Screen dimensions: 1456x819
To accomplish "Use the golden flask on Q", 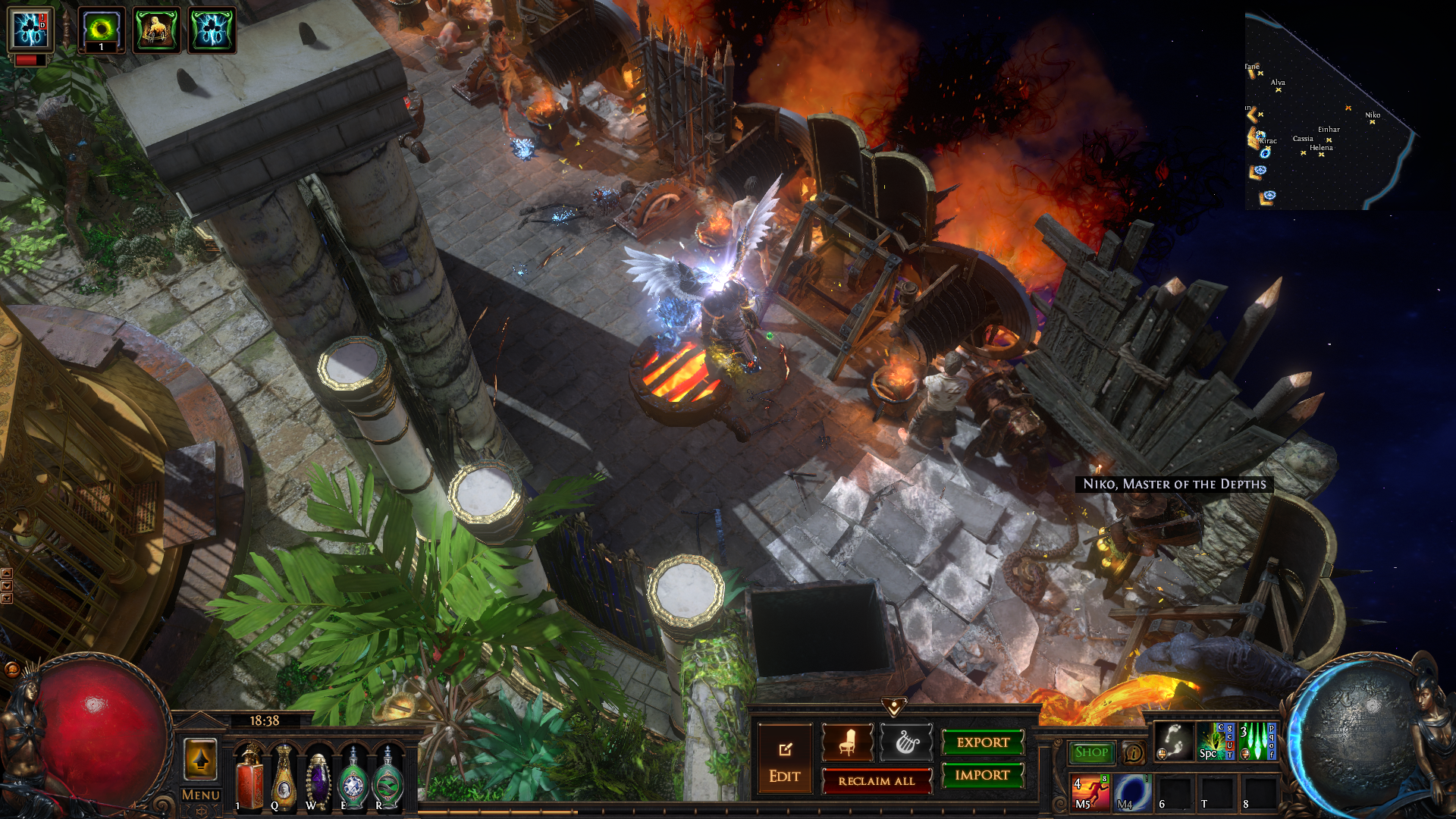I will [284, 779].
